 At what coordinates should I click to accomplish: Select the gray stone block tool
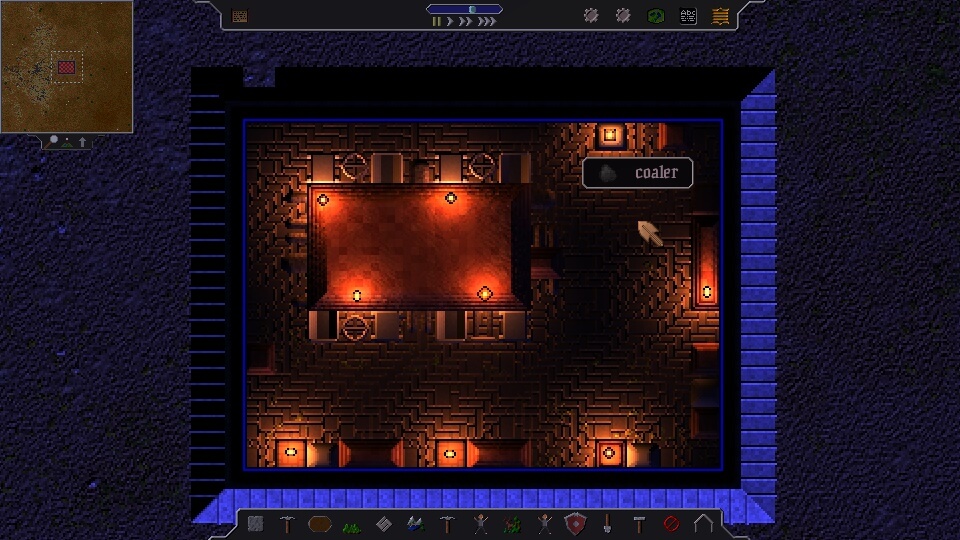click(256, 523)
